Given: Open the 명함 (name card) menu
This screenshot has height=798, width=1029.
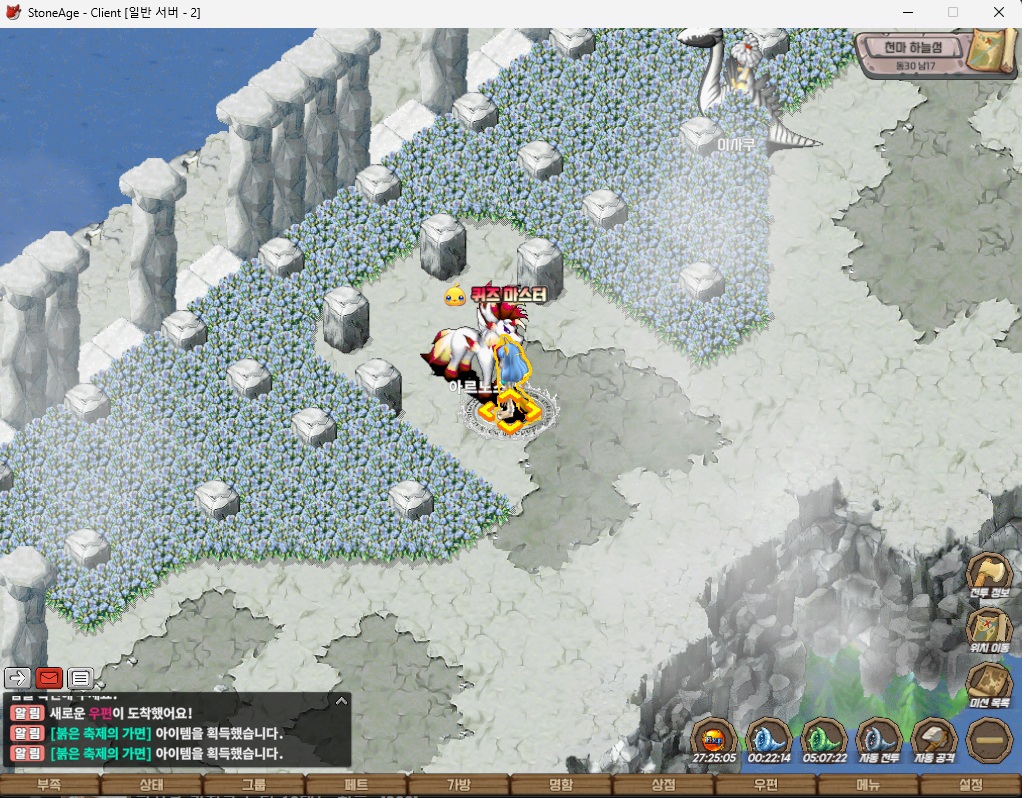Looking at the screenshot, I should point(561,785).
